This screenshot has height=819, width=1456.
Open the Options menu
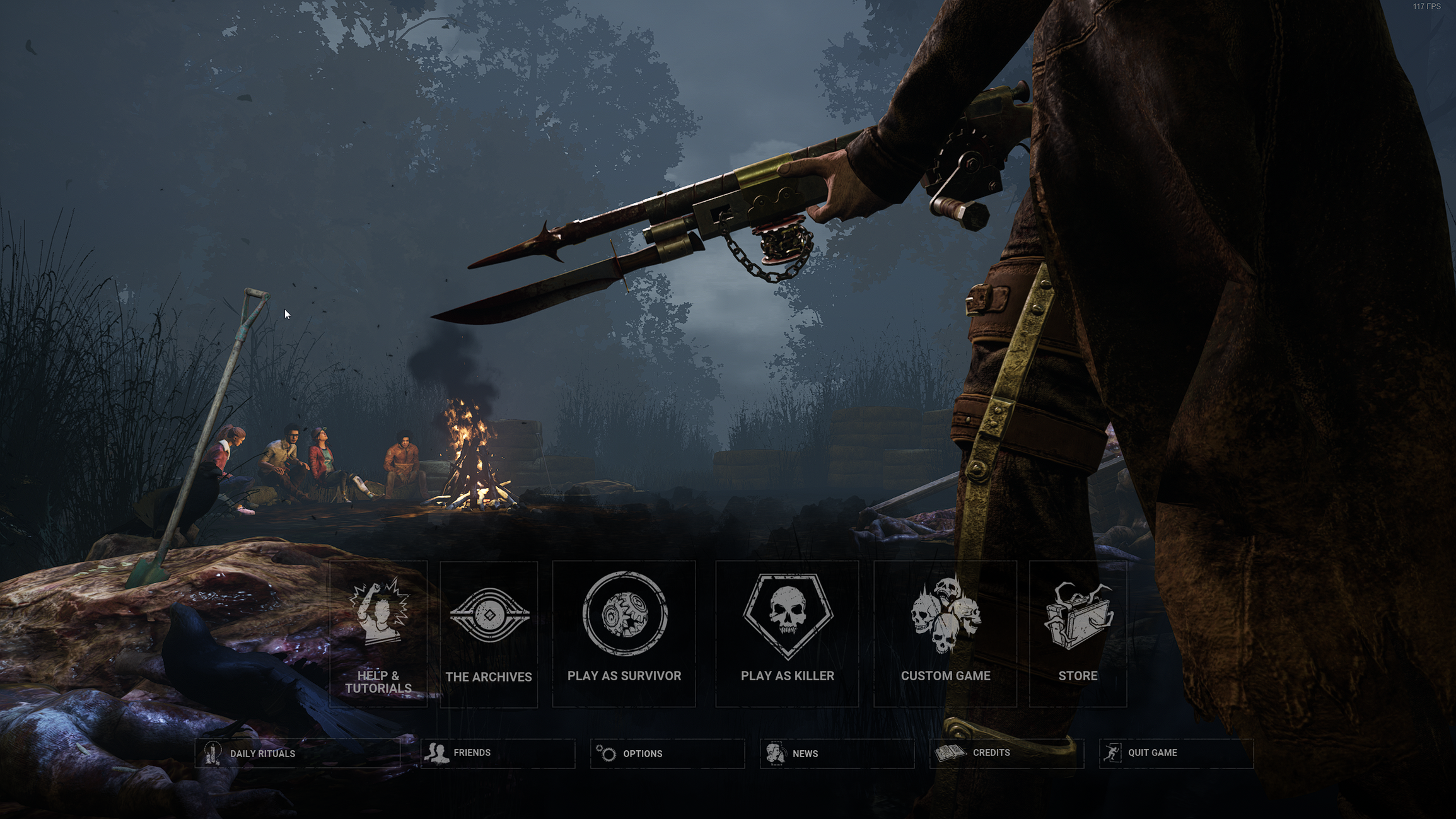643,753
